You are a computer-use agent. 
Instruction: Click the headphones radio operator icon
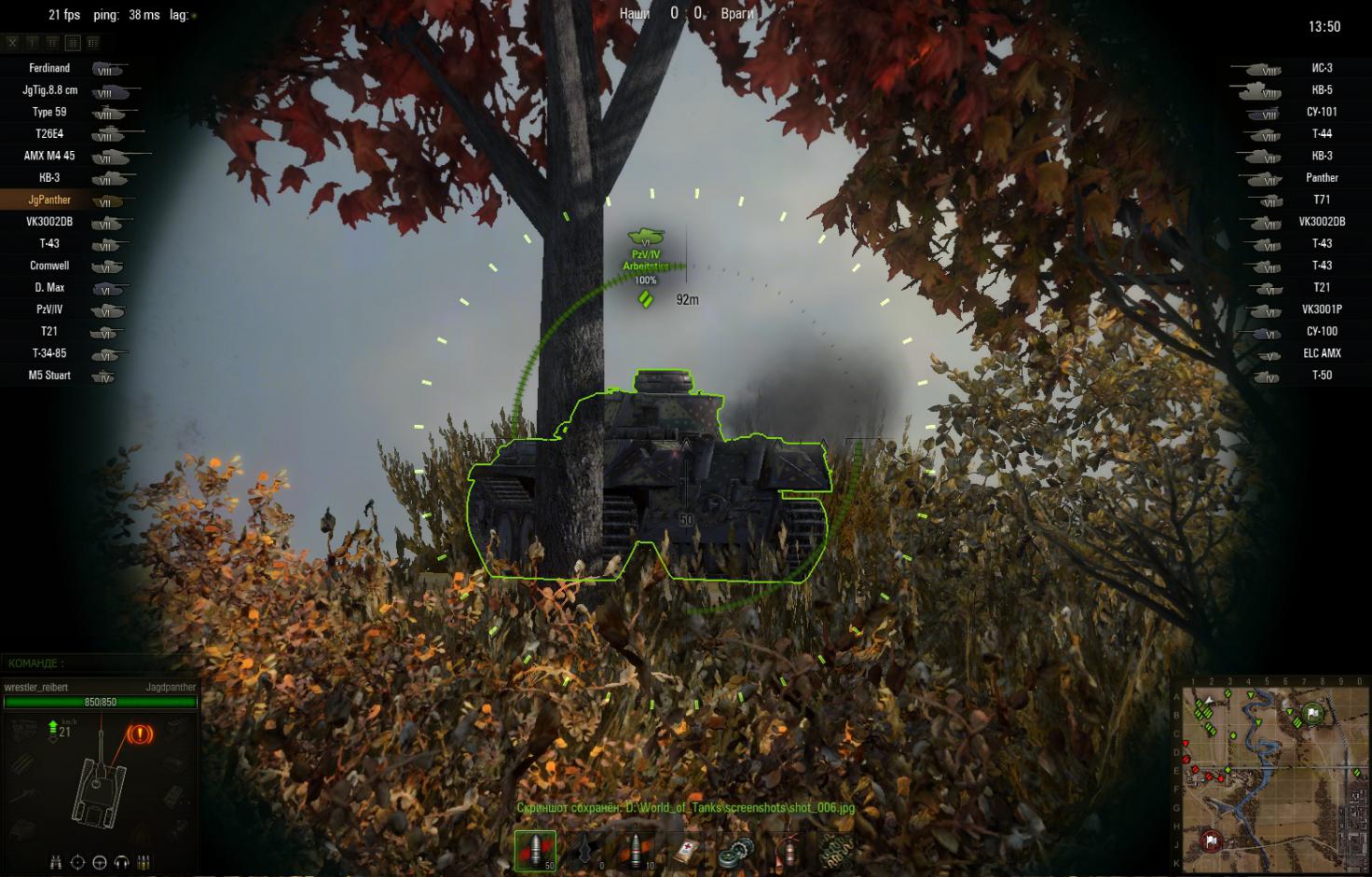(122, 862)
